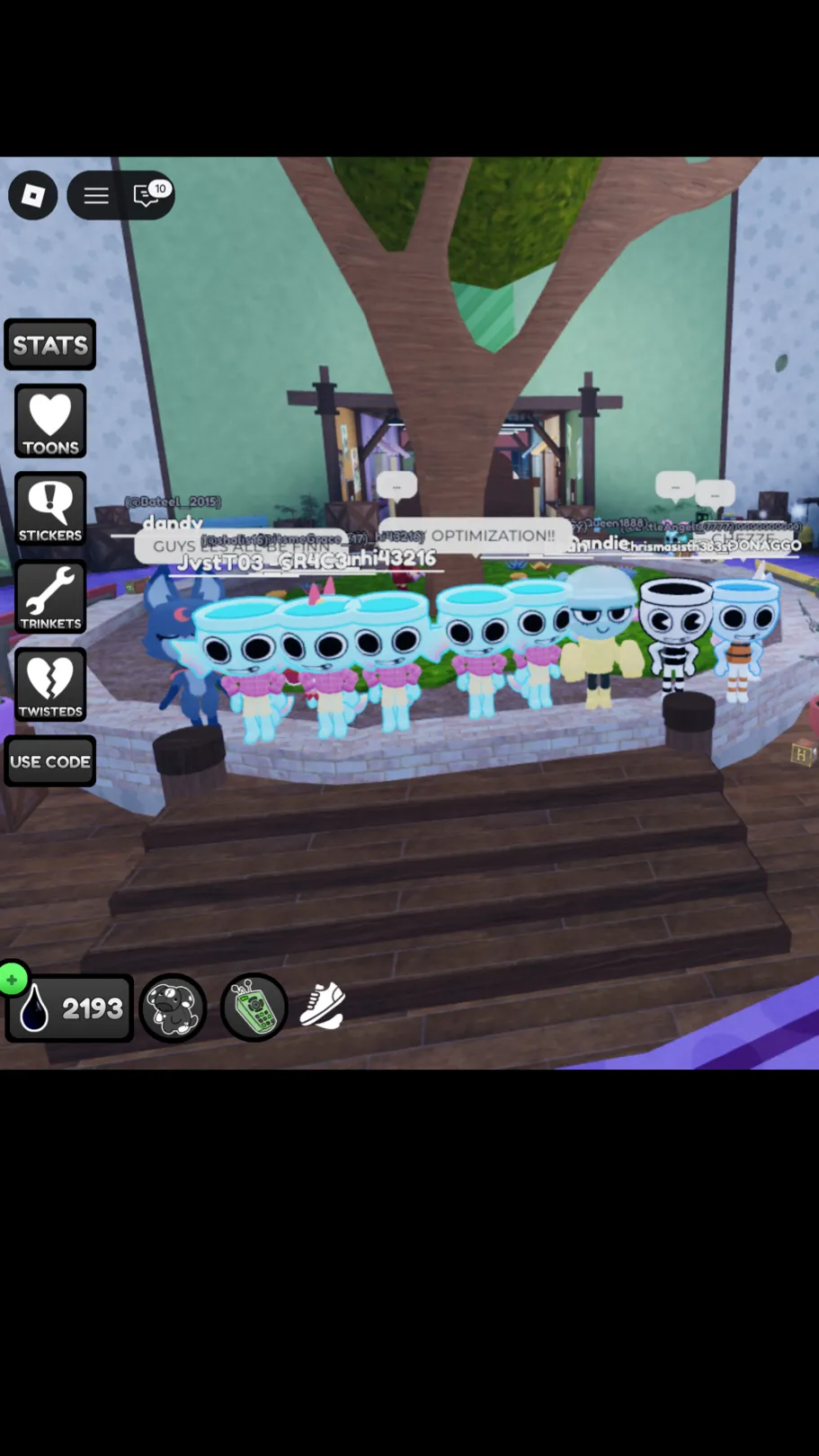This screenshot has height=1456, width=819.
Task: Open the TOONS menu
Action: [50, 422]
